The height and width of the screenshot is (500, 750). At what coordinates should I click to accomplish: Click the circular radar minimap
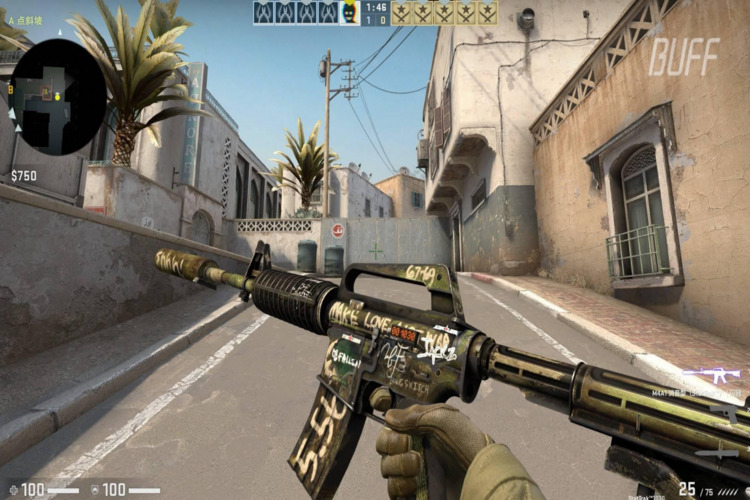click(57, 96)
